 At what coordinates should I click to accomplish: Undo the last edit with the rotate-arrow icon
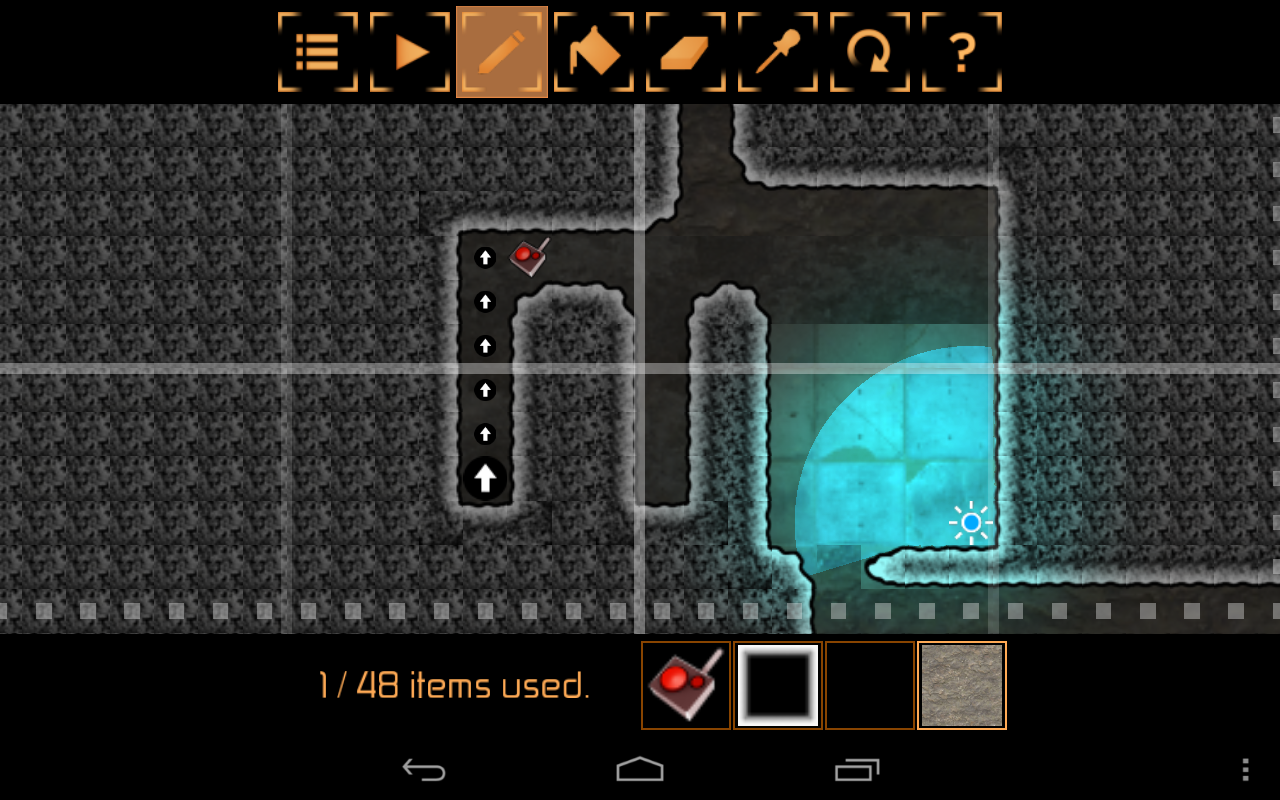pos(869,51)
